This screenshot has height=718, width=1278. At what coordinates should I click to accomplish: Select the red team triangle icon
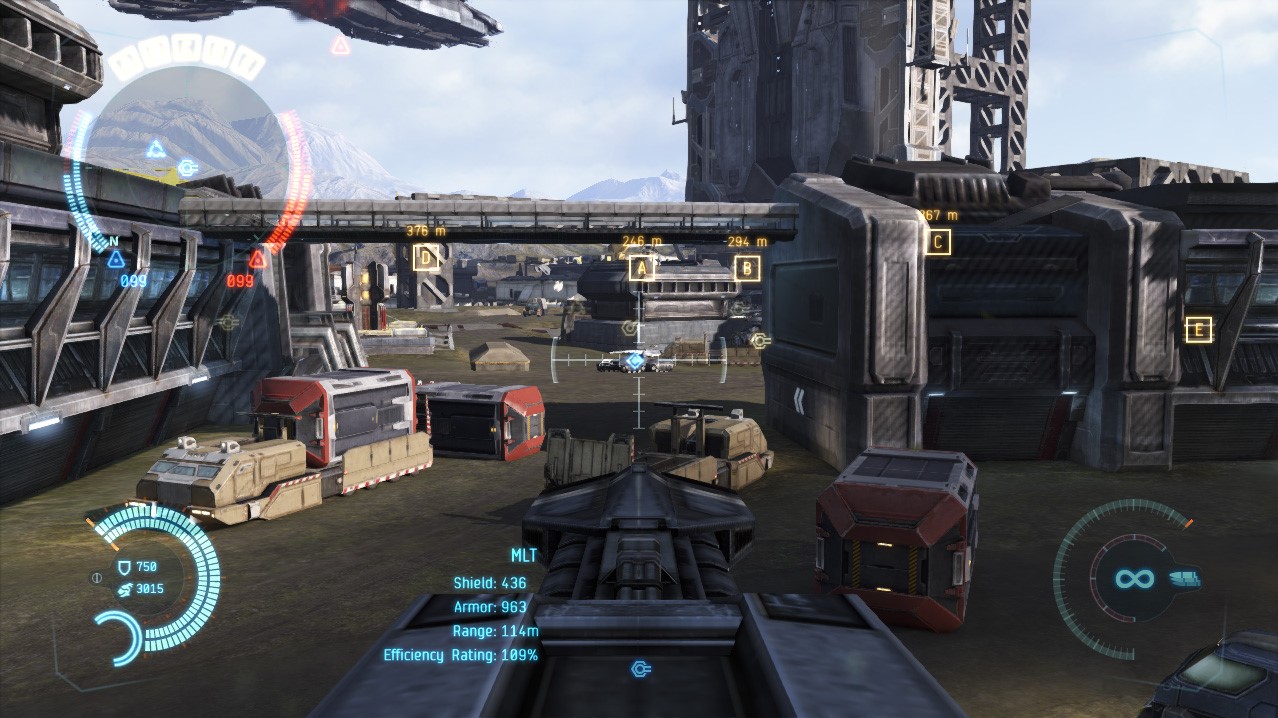point(257,260)
